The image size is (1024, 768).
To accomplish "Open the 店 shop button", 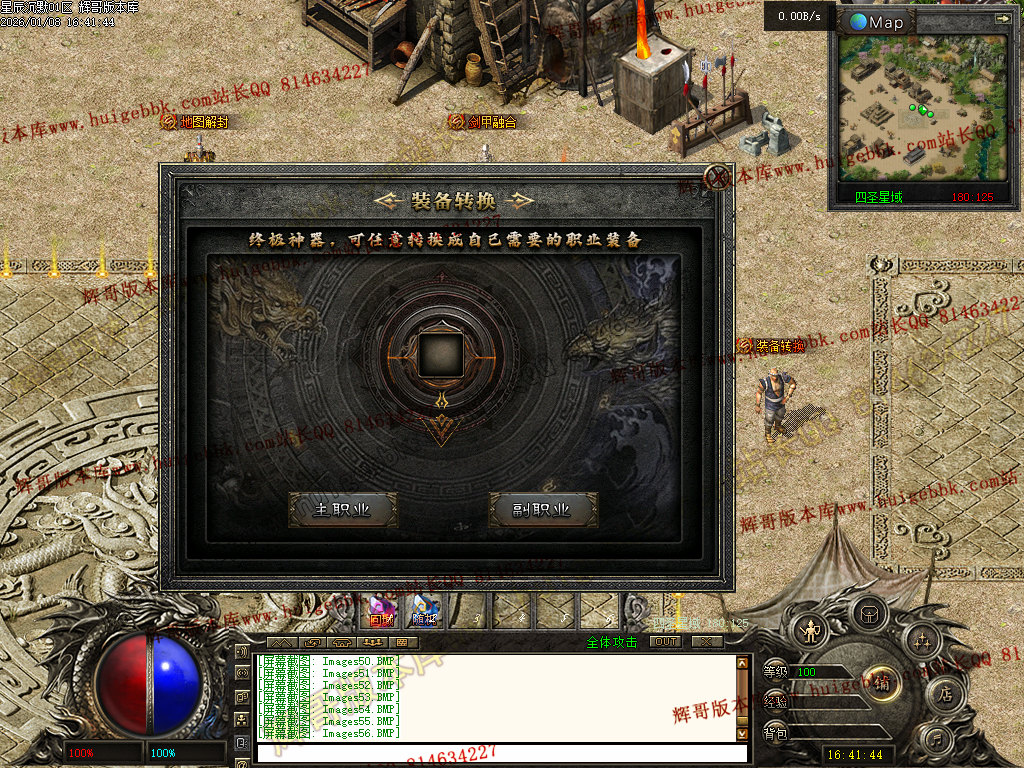I will (944, 694).
